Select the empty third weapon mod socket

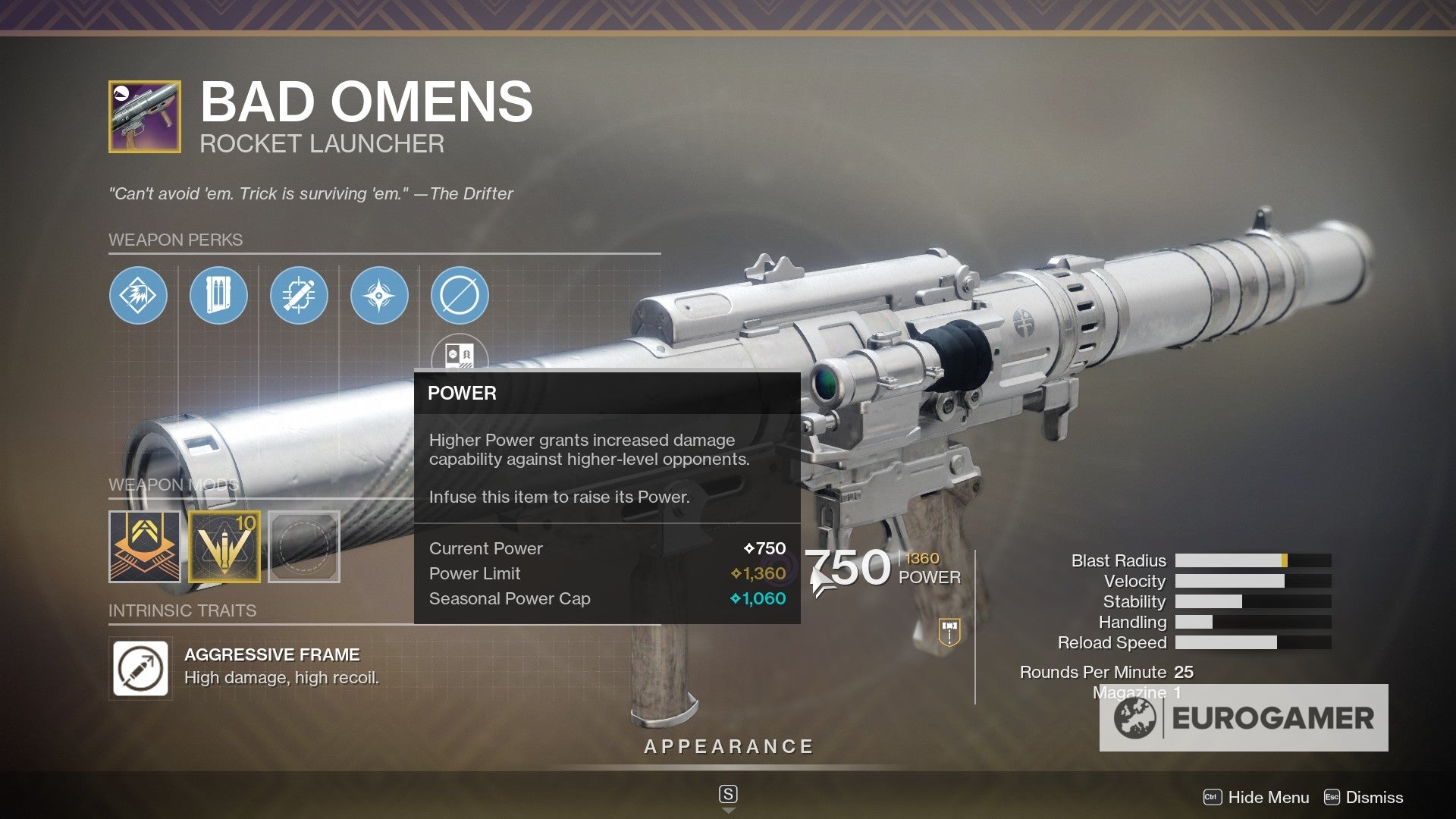(x=304, y=546)
